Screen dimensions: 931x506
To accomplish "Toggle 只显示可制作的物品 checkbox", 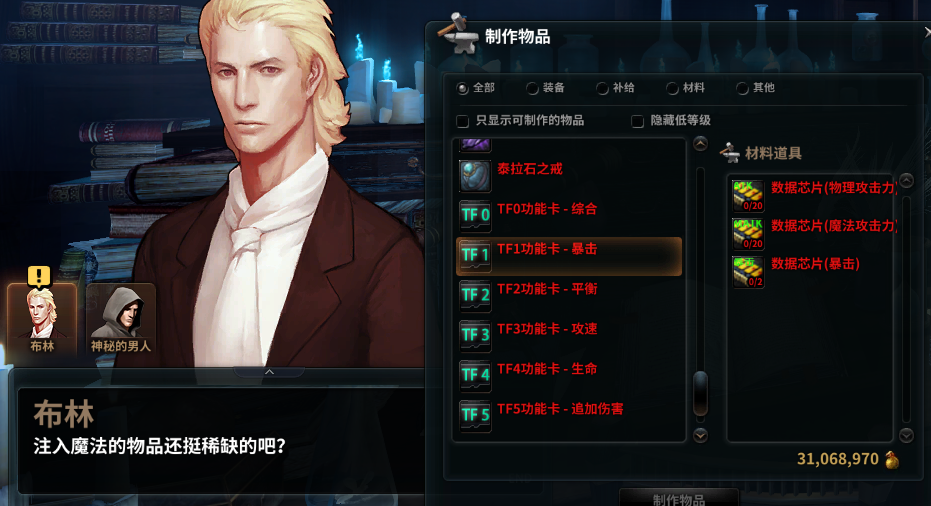I will [463, 121].
